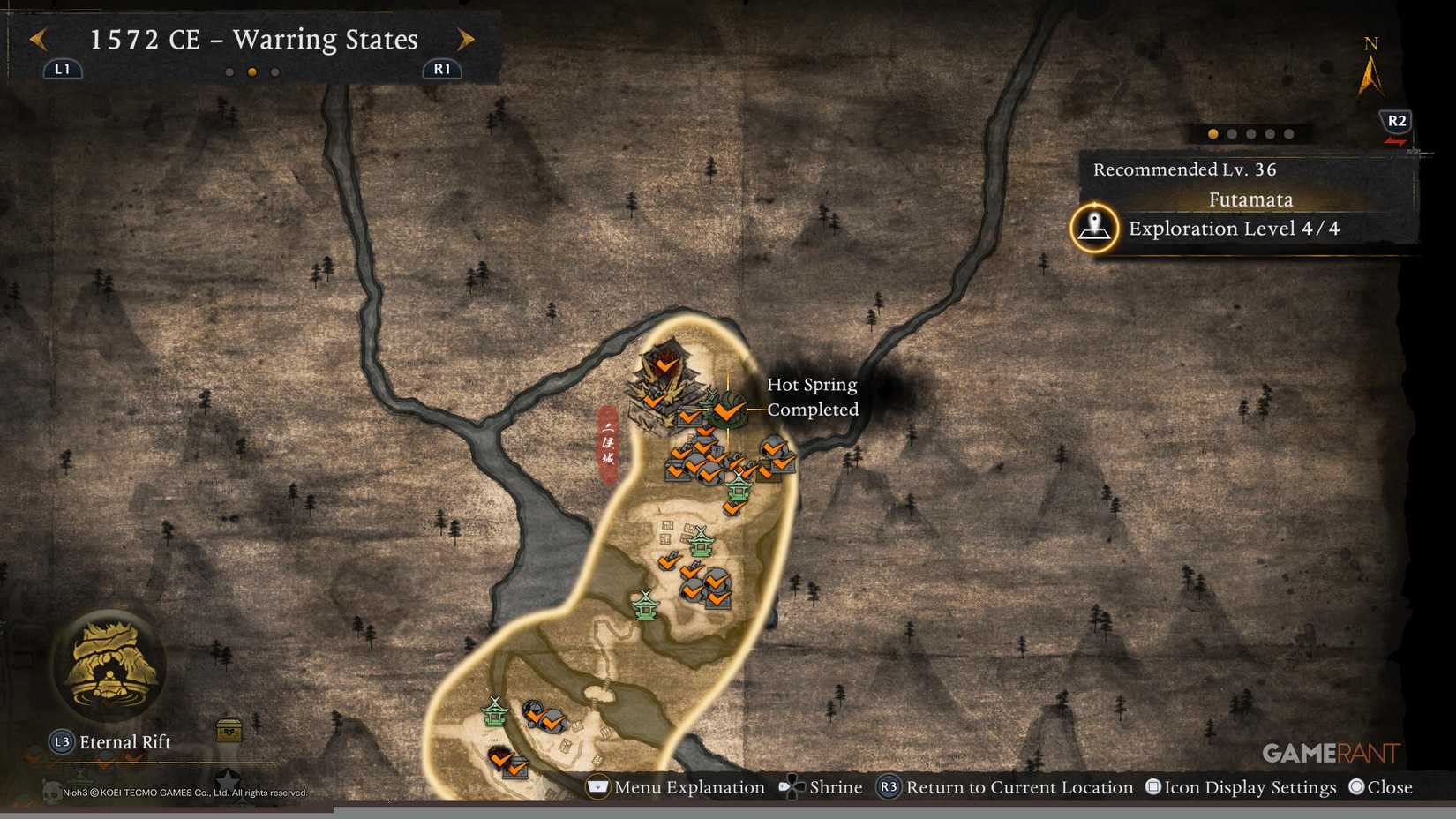Select the second era page dot

[x=251, y=71]
